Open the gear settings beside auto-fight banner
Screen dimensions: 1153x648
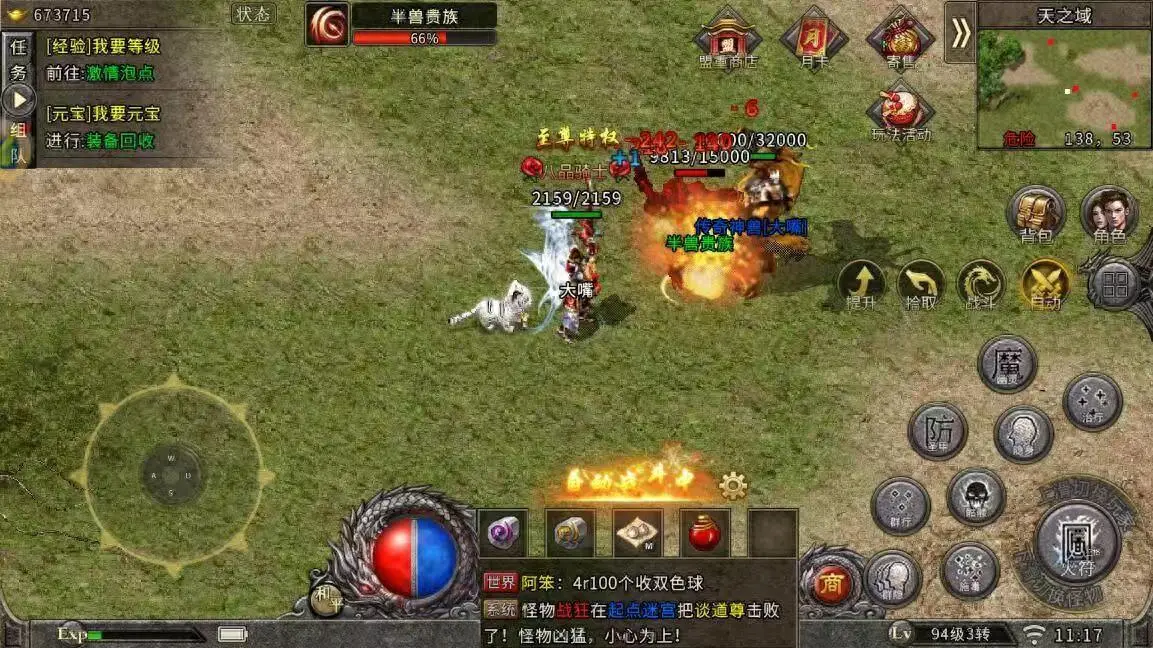click(733, 486)
